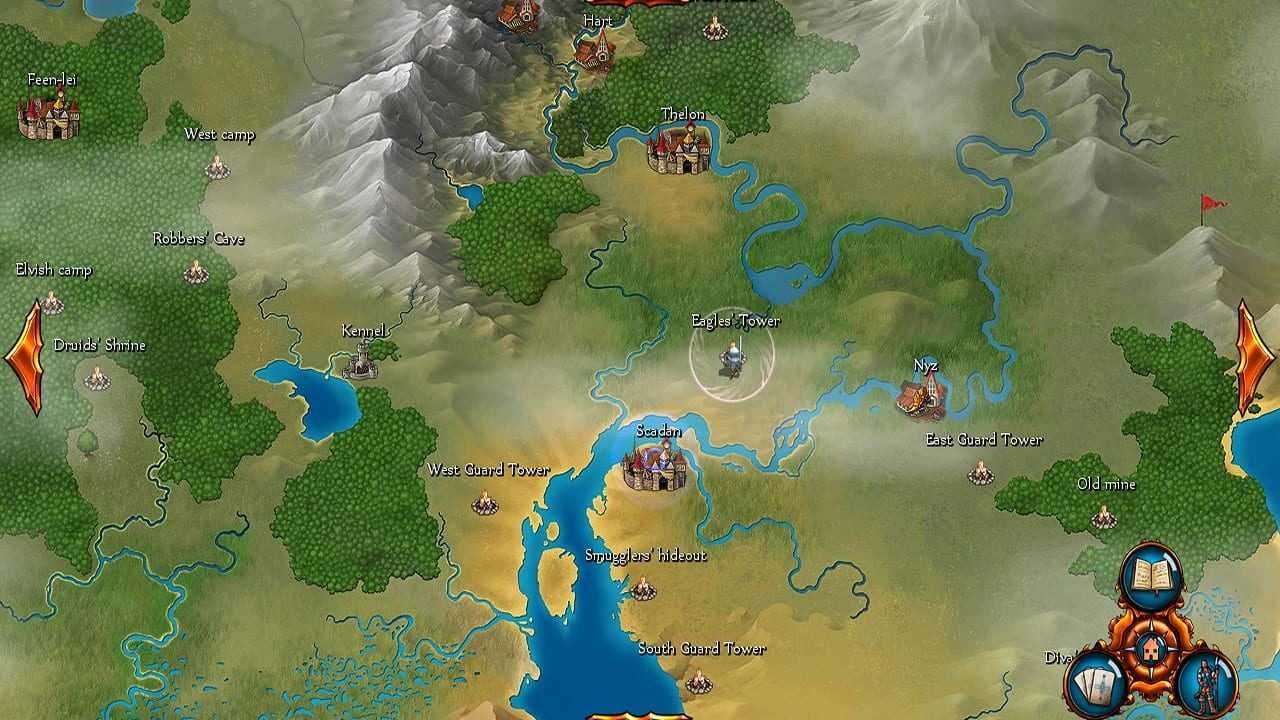The height and width of the screenshot is (720, 1280).
Task: Pick the Druids' Shrine campfire marker
Action: 96,377
